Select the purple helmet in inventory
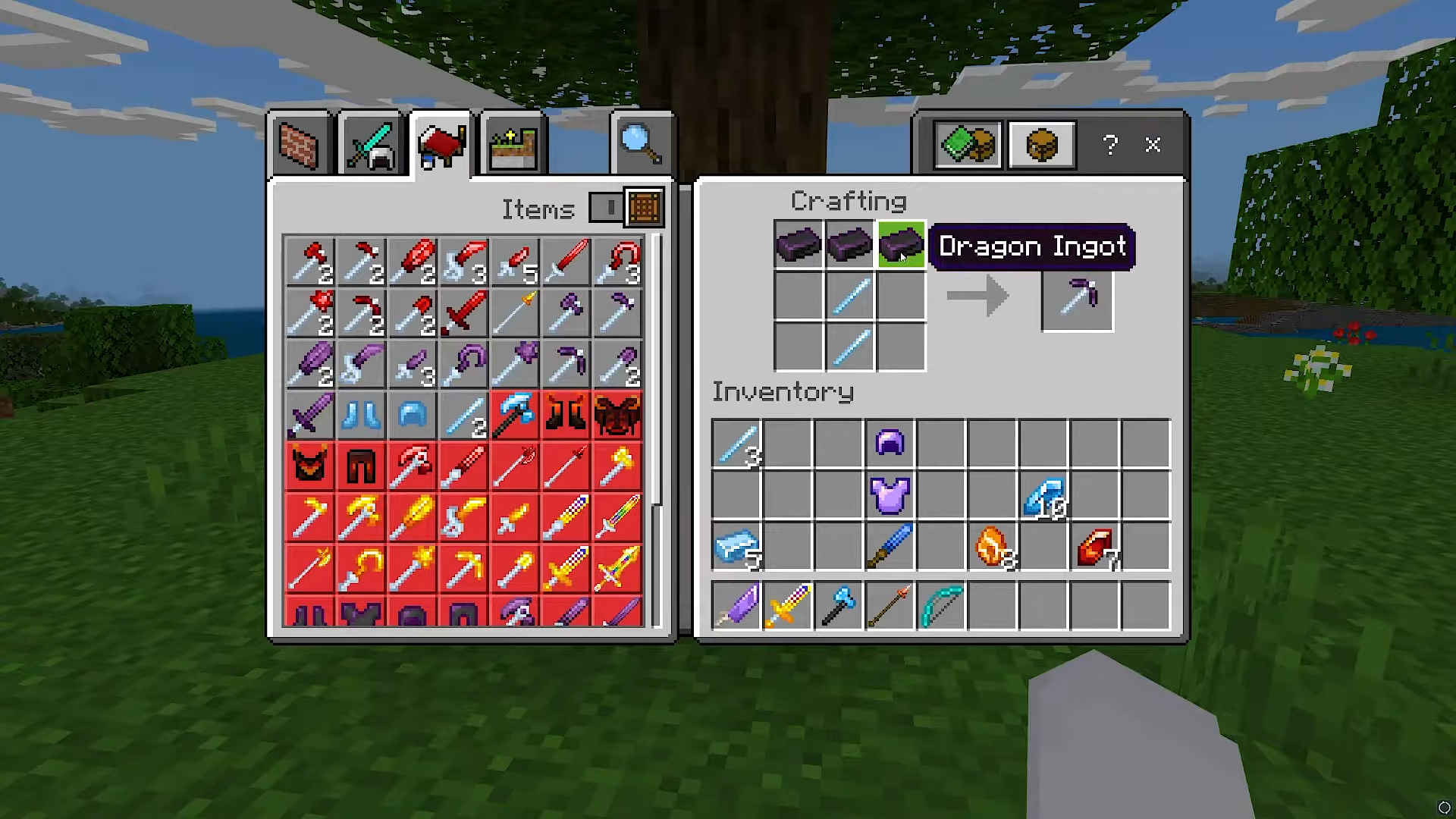Image resolution: width=1456 pixels, height=819 pixels. tap(890, 443)
